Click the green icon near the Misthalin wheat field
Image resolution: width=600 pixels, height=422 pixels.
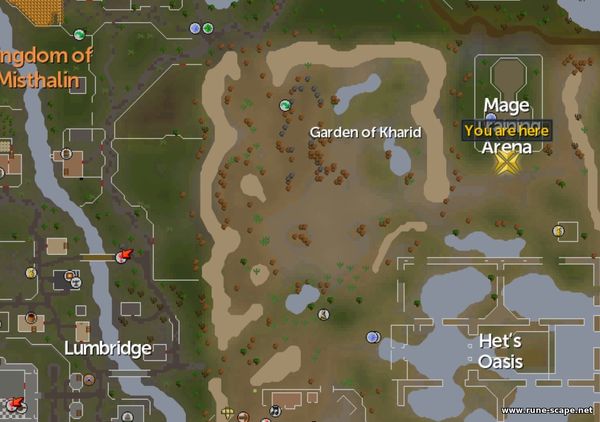click(x=79, y=35)
